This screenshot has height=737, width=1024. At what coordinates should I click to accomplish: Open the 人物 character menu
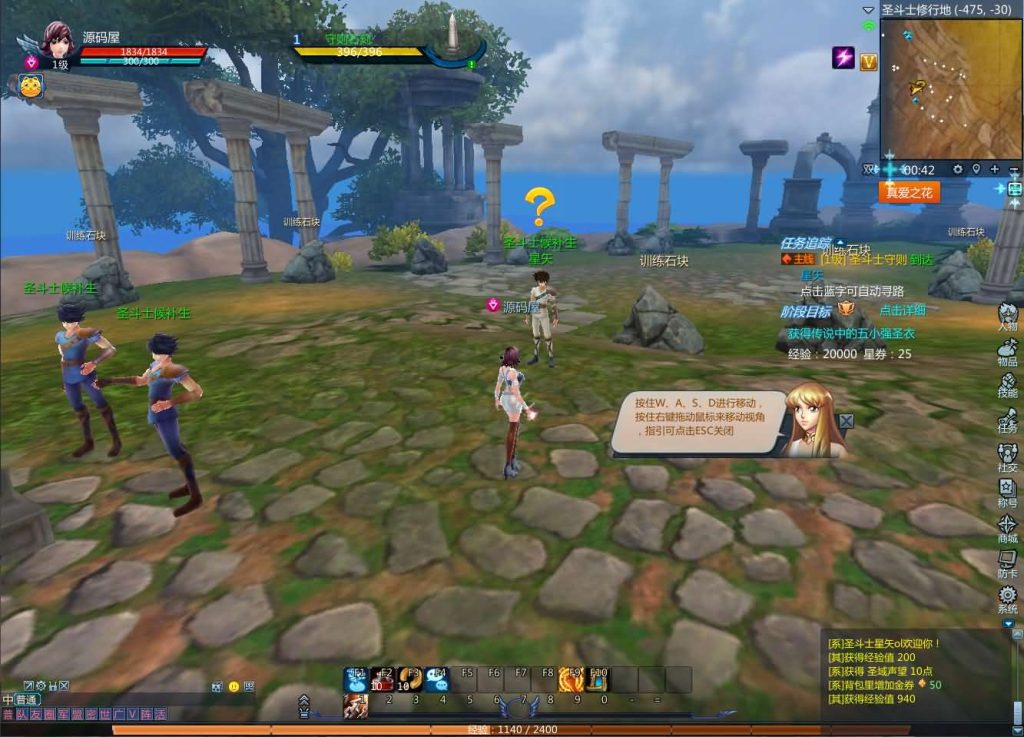coord(1007,316)
